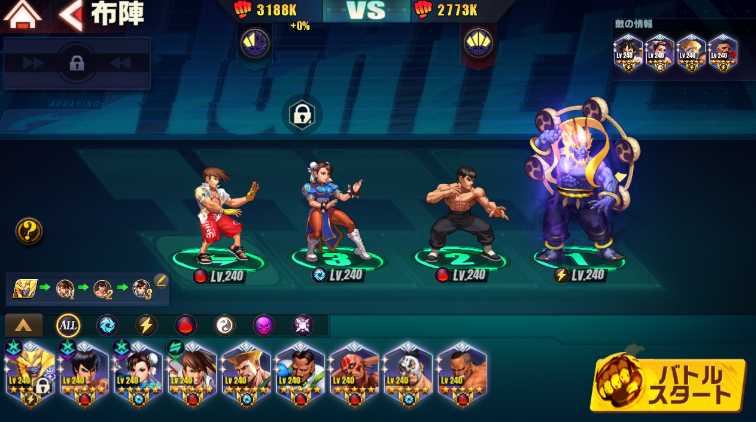The width and height of the screenshot is (756, 422).
Task: Filter fighters by purple skull element
Action: click(x=263, y=325)
